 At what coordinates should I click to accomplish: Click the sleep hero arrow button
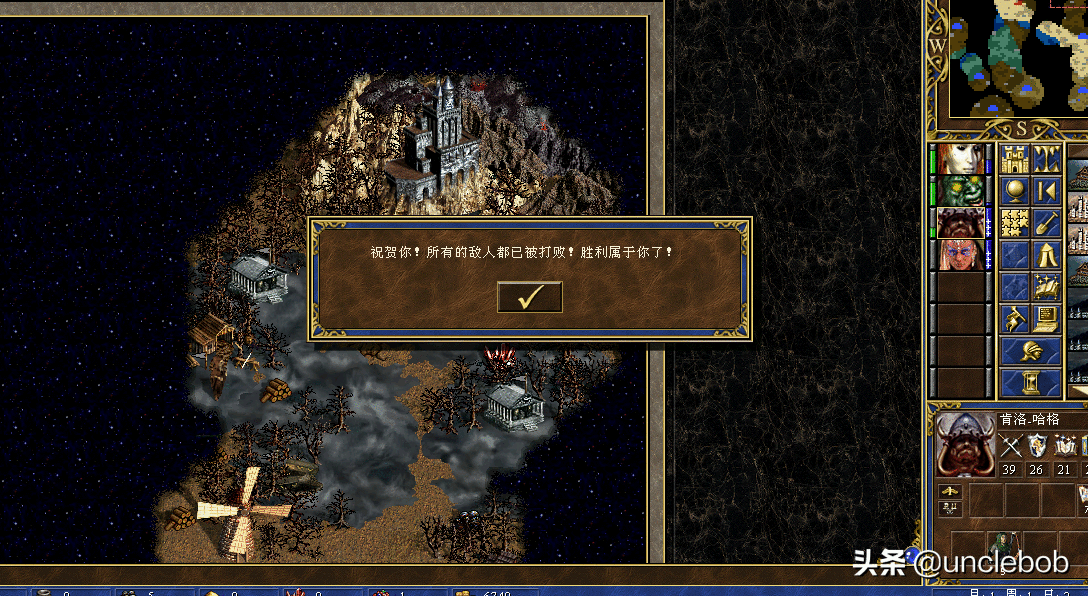(1047, 191)
